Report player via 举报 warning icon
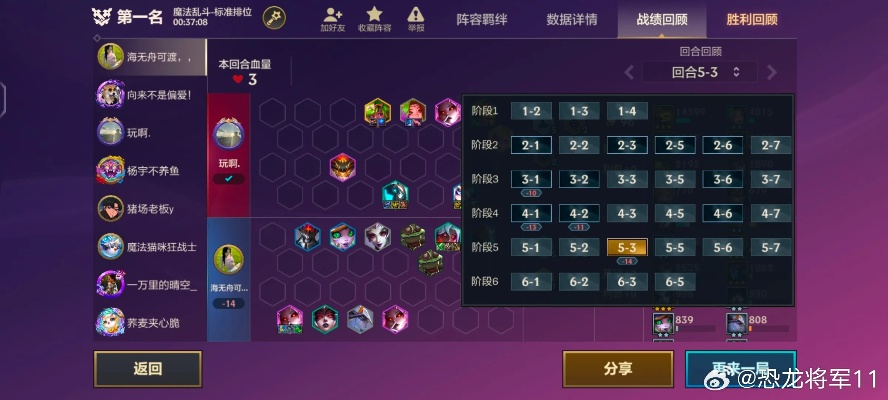 point(415,18)
